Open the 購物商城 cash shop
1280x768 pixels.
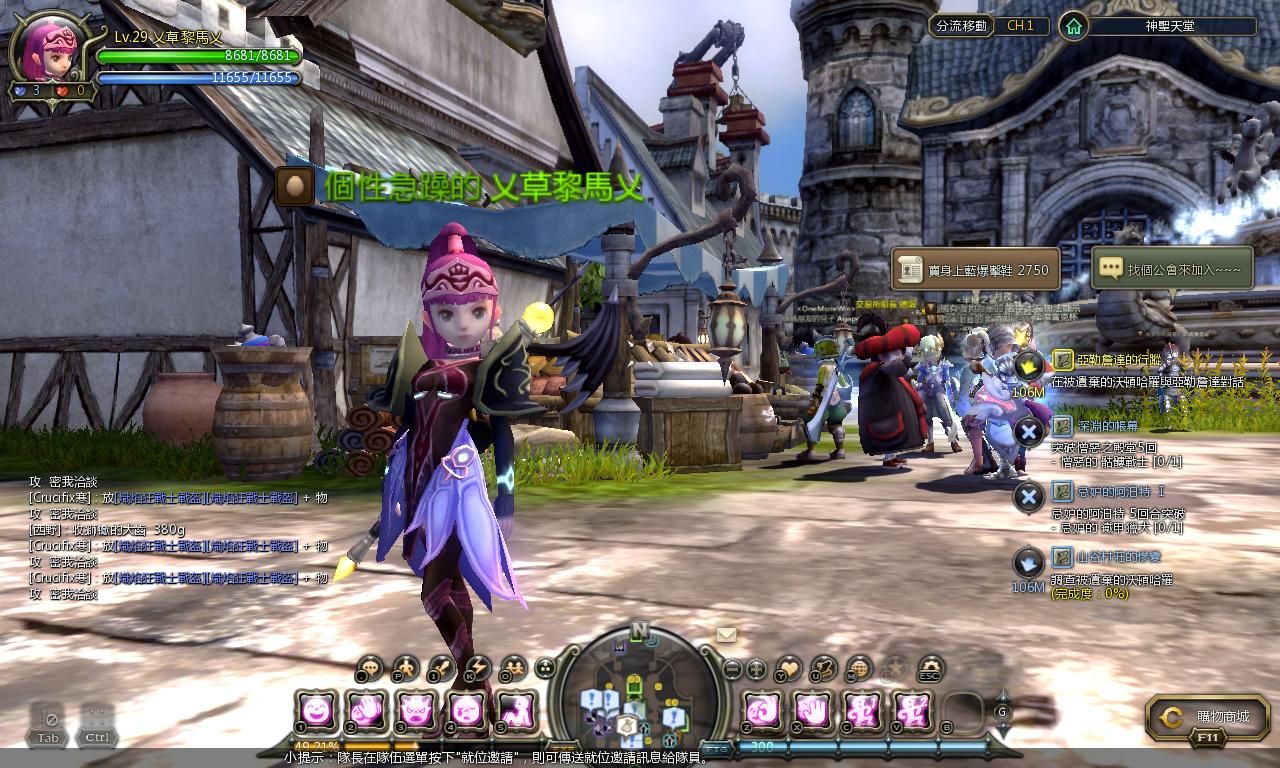coord(1210,717)
